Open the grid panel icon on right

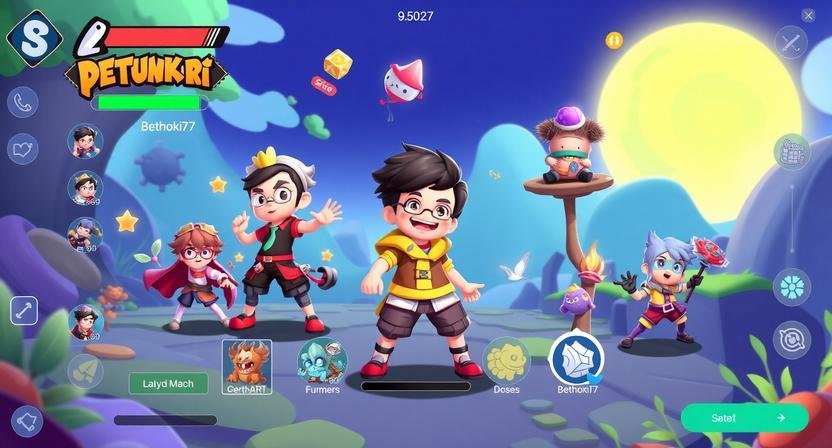[x=792, y=152]
